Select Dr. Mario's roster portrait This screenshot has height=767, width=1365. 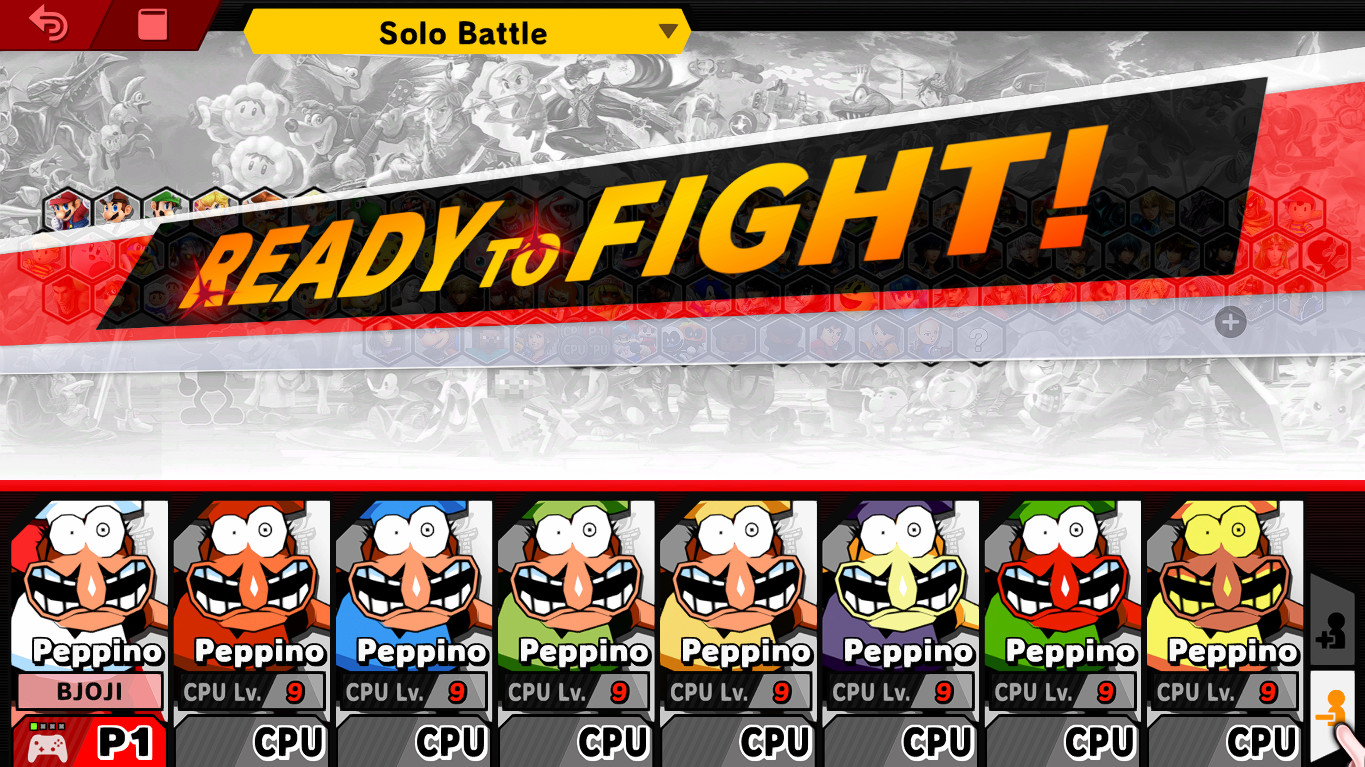tap(114, 210)
